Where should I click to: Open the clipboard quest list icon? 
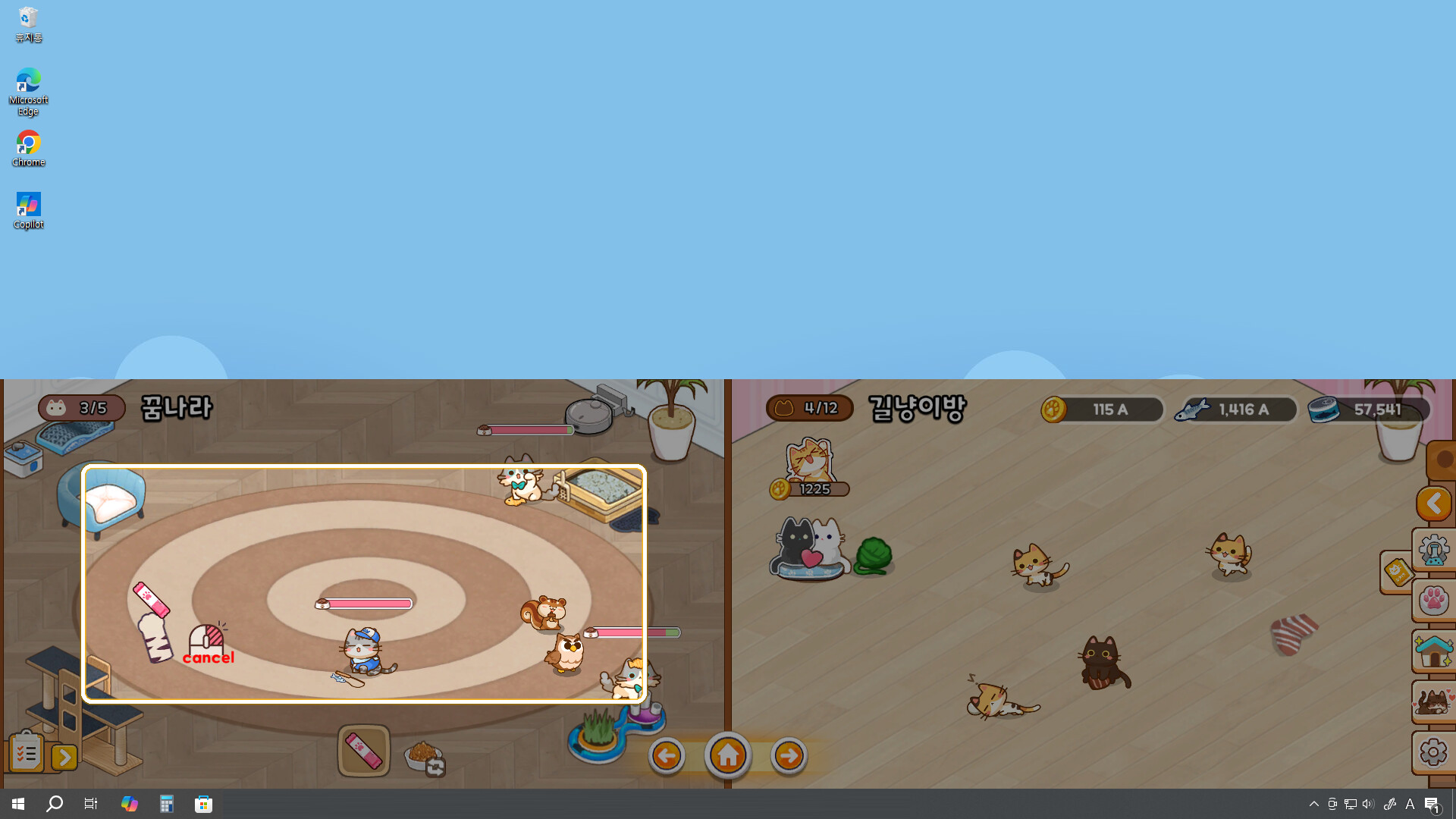26,752
